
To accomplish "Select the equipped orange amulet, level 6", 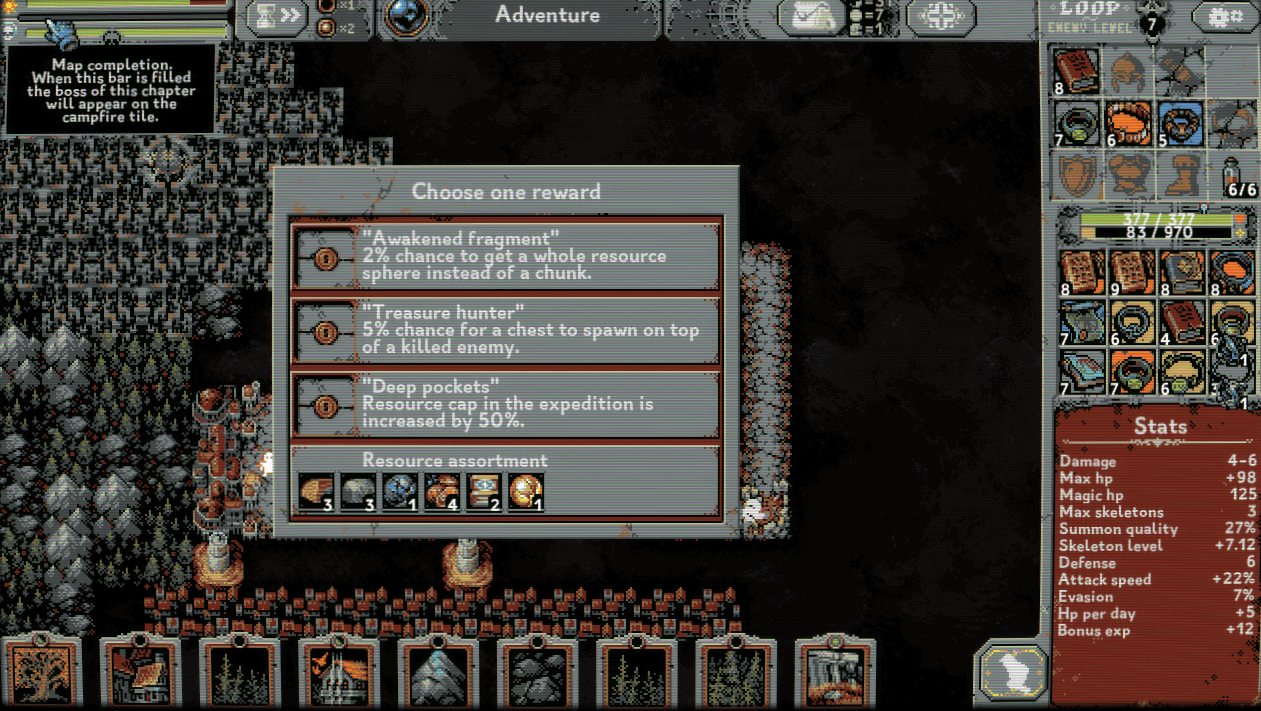I will click(x=1128, y=123).
